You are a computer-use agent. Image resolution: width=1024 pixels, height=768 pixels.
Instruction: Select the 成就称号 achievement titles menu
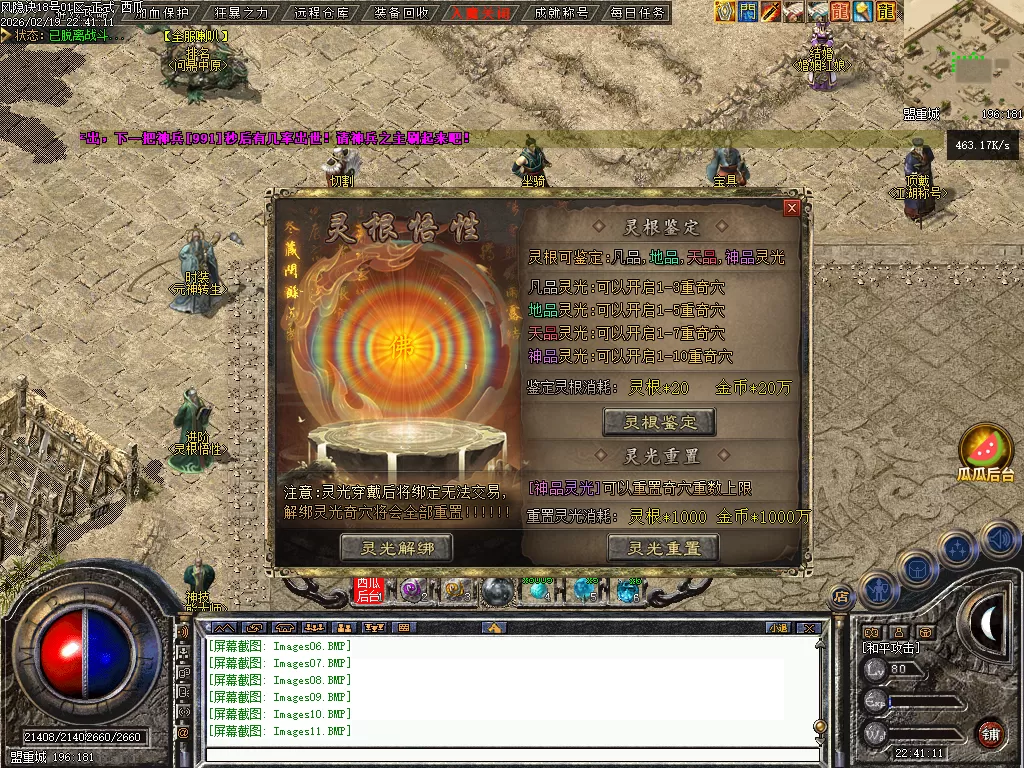(x=561, y=13)
